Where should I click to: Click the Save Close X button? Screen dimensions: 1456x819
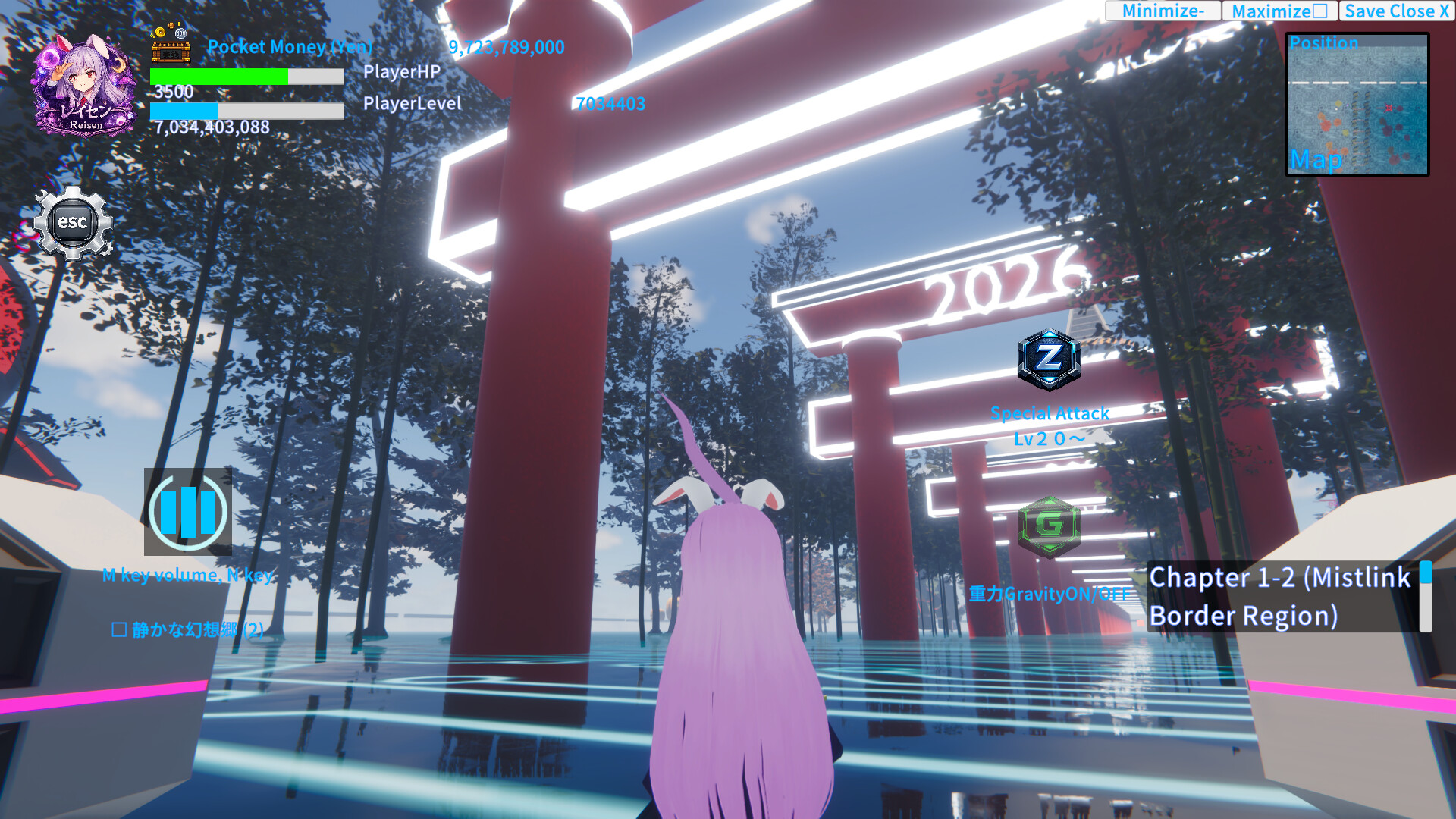click(1398, 11)
